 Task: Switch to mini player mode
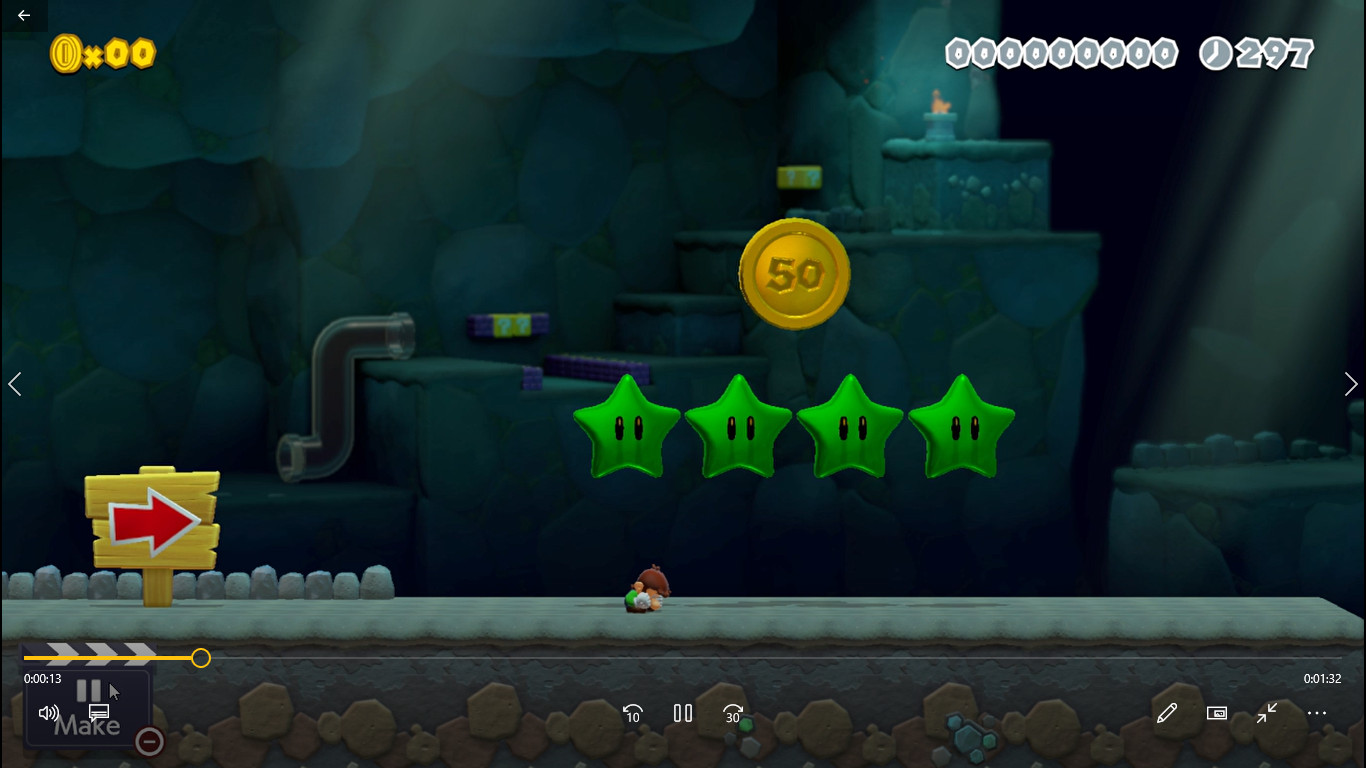1216,713
